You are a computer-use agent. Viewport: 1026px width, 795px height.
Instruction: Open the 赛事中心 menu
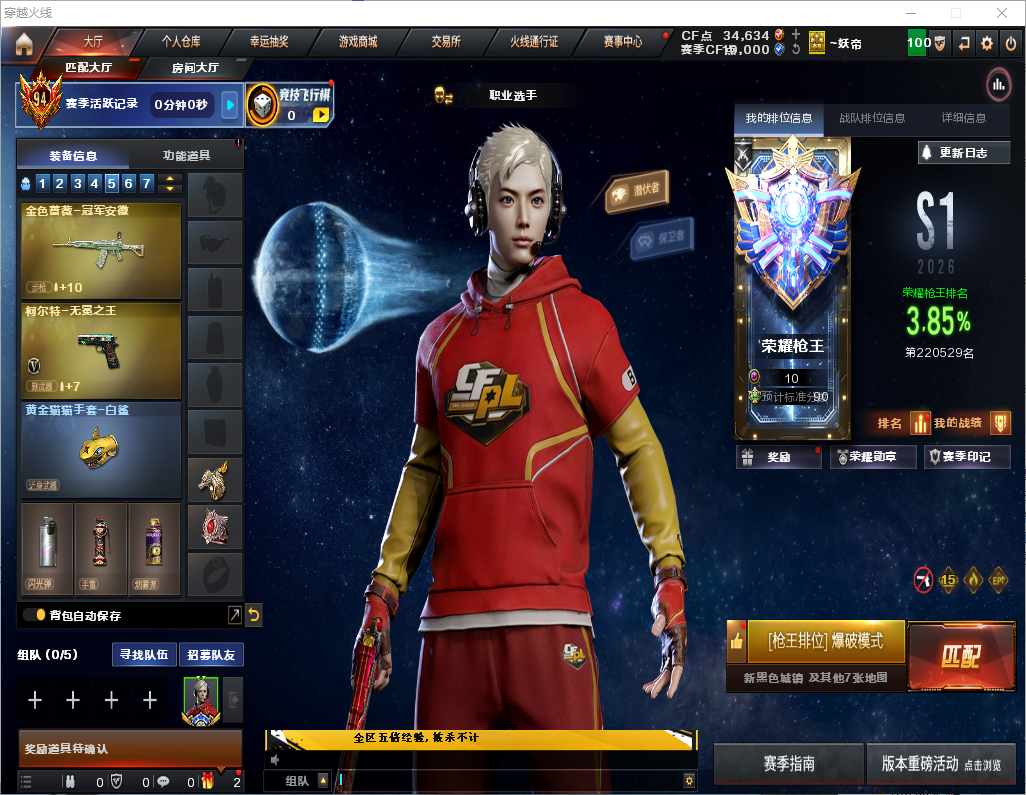(x=622, y=42)
